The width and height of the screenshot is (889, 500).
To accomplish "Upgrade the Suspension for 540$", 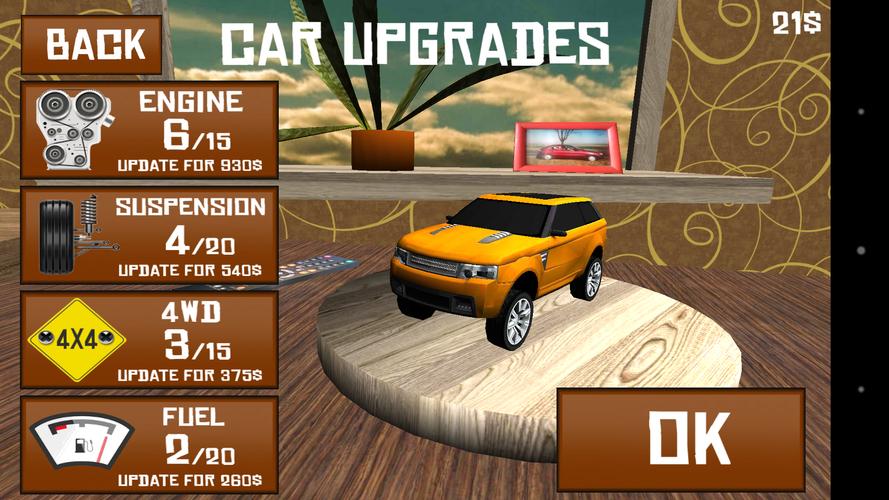I will 149,236.
